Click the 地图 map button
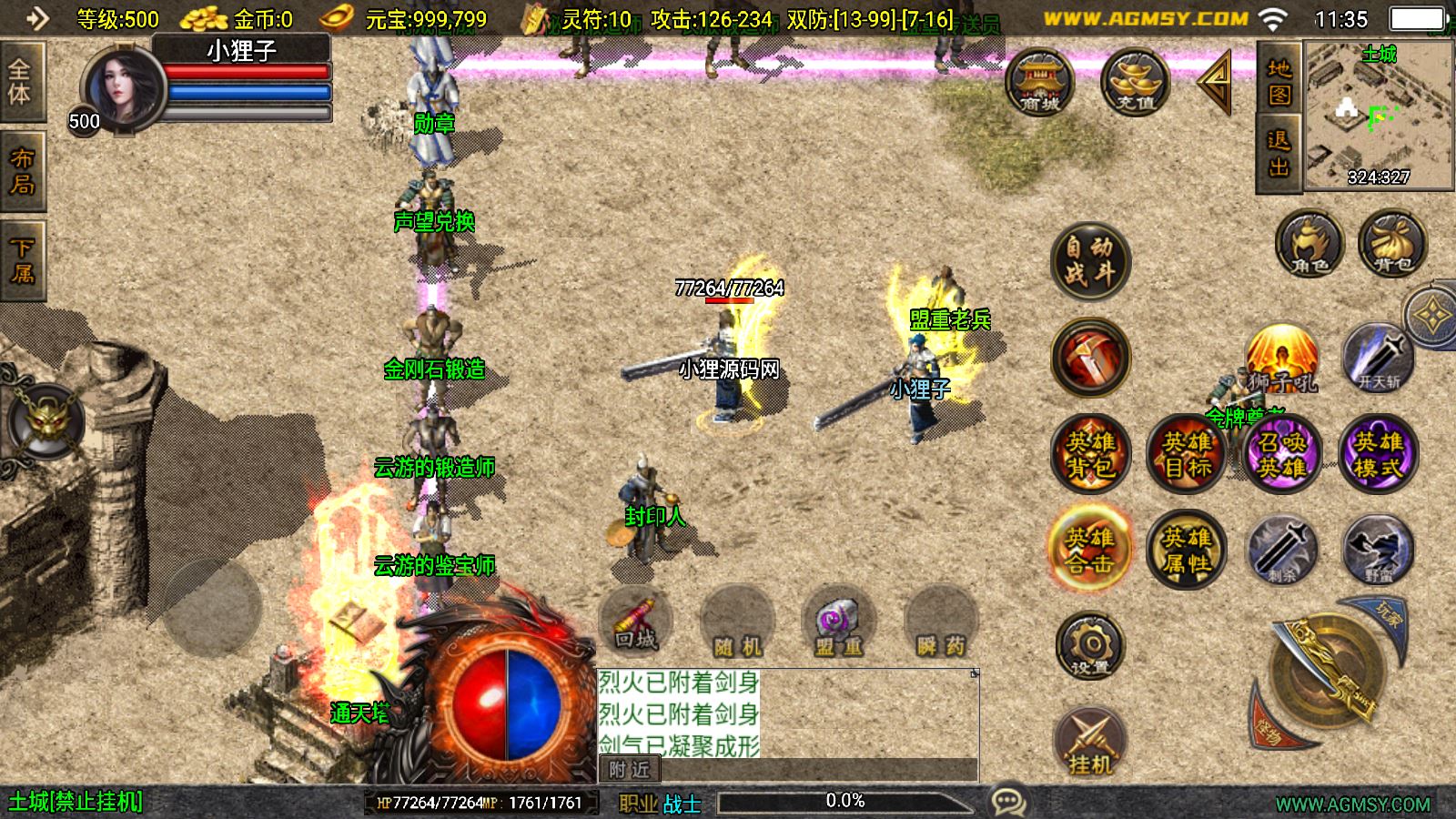 click(x=1279, y=81)
